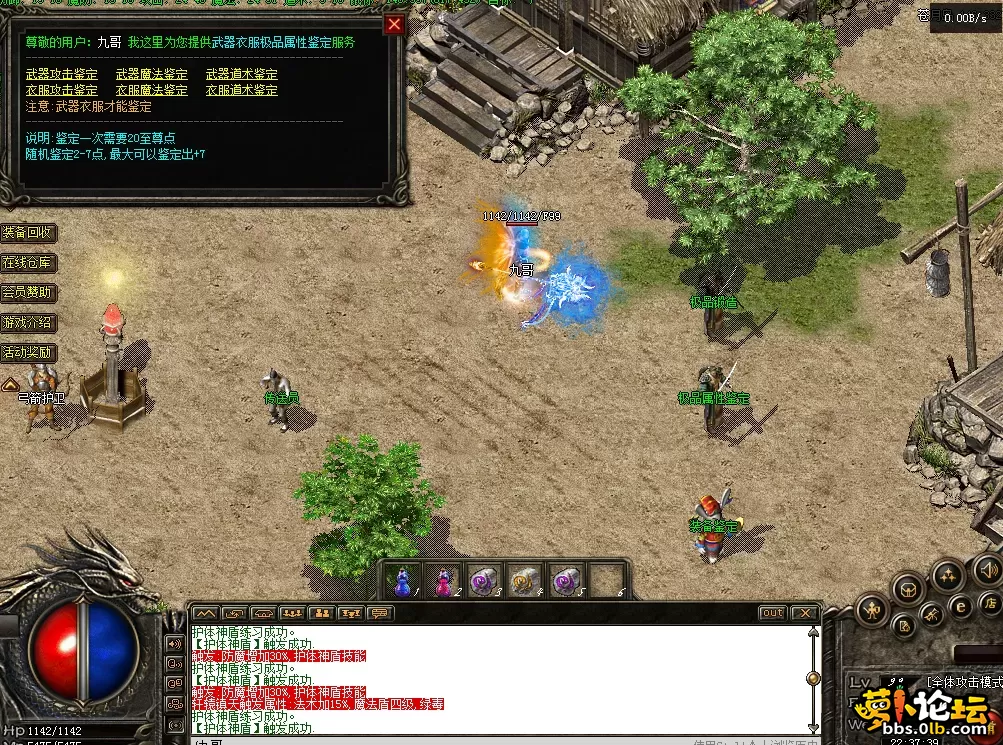Close the appraisal dialog with the red X

394,25
